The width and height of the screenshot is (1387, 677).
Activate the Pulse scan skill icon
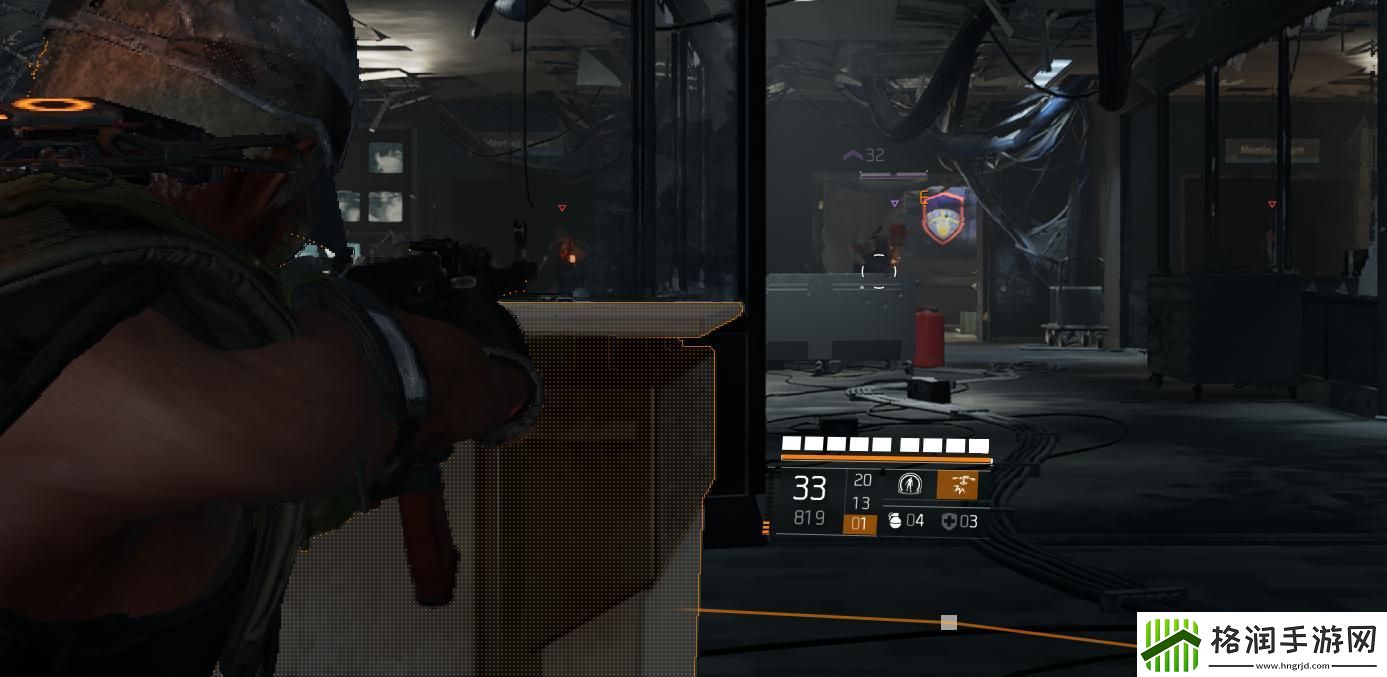[909, 485]
